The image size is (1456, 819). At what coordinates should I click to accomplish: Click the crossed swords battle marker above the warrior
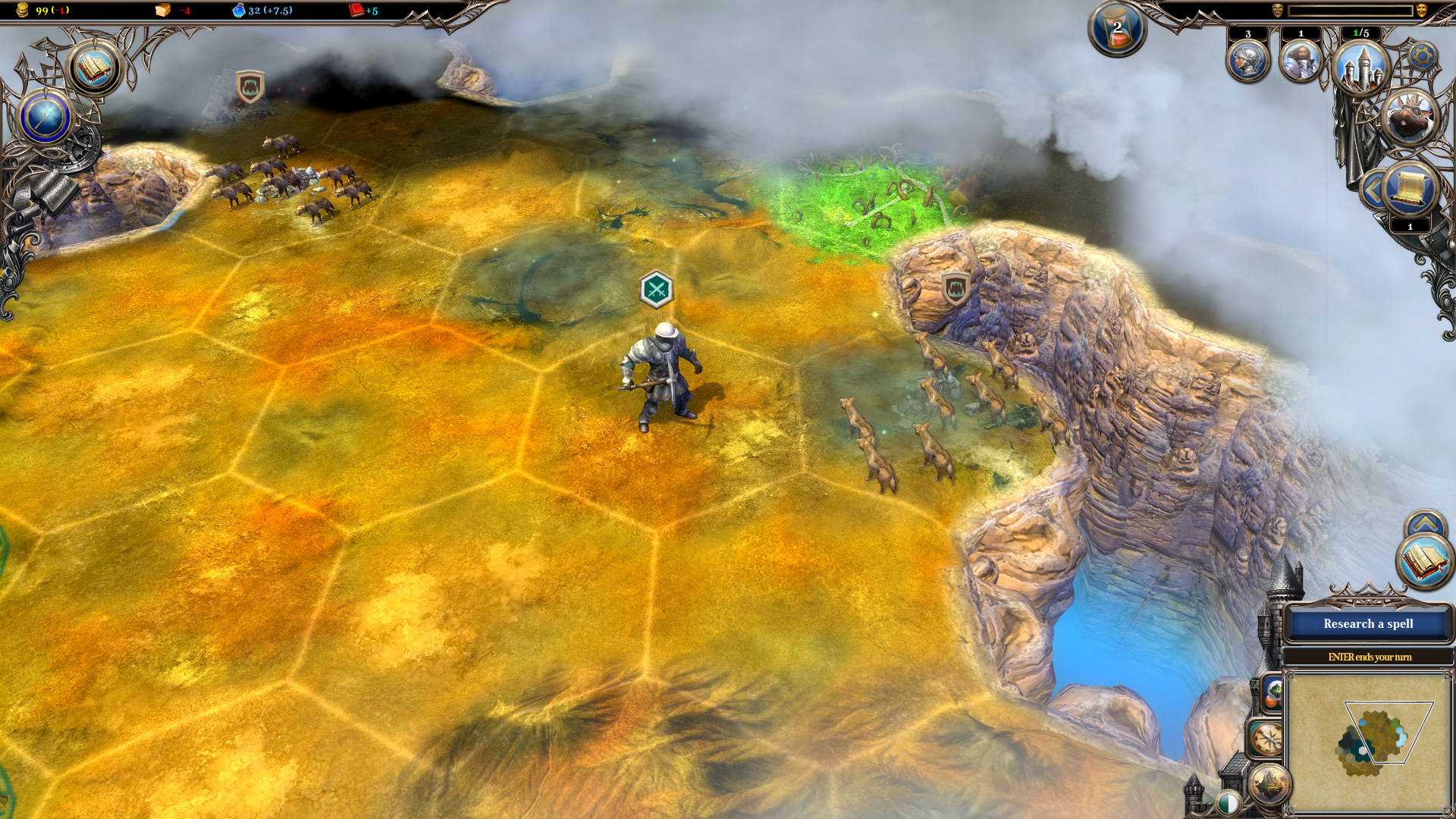click(x=659, y=289)
